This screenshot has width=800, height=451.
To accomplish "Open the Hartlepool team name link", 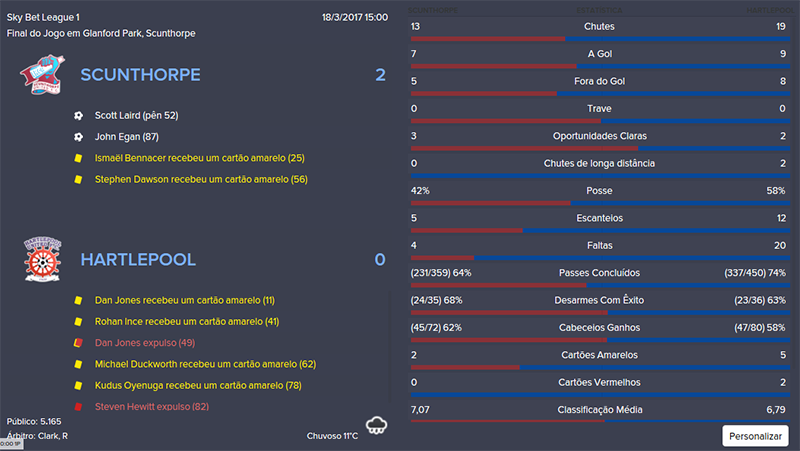I will (x=138, y=260).
